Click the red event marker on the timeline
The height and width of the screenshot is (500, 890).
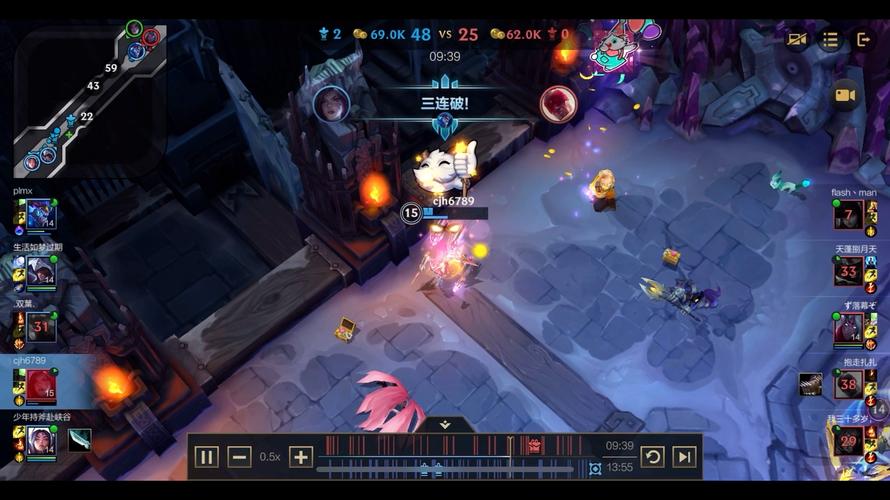coord(535,446)
